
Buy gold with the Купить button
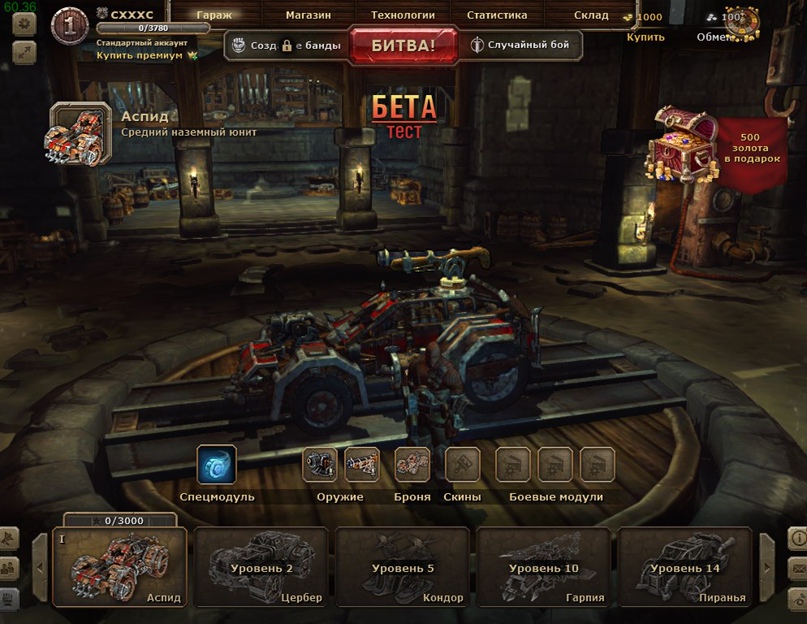[x=645, y=37]
